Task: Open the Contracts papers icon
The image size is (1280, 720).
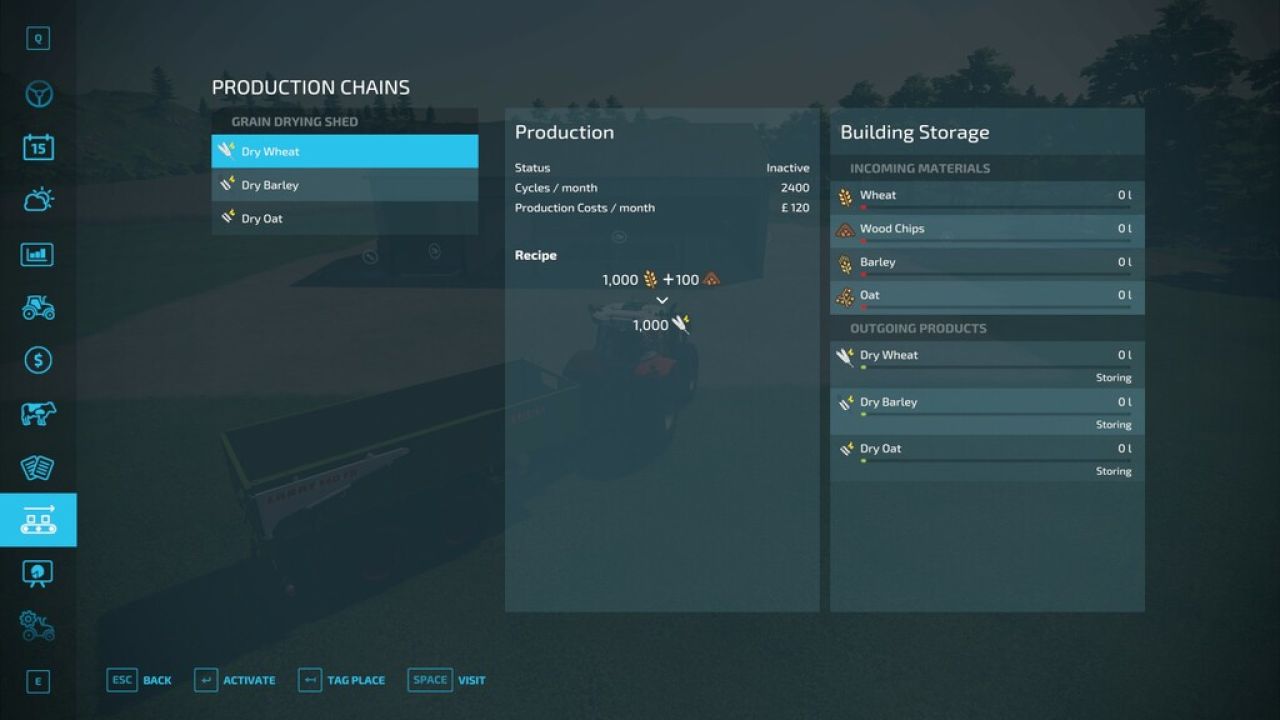Action: pyautogui.click(x=38, y=467)
